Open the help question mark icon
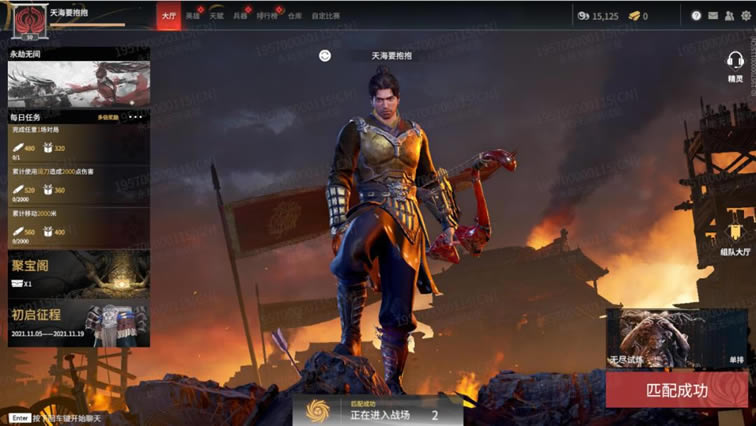 [696, 16]
